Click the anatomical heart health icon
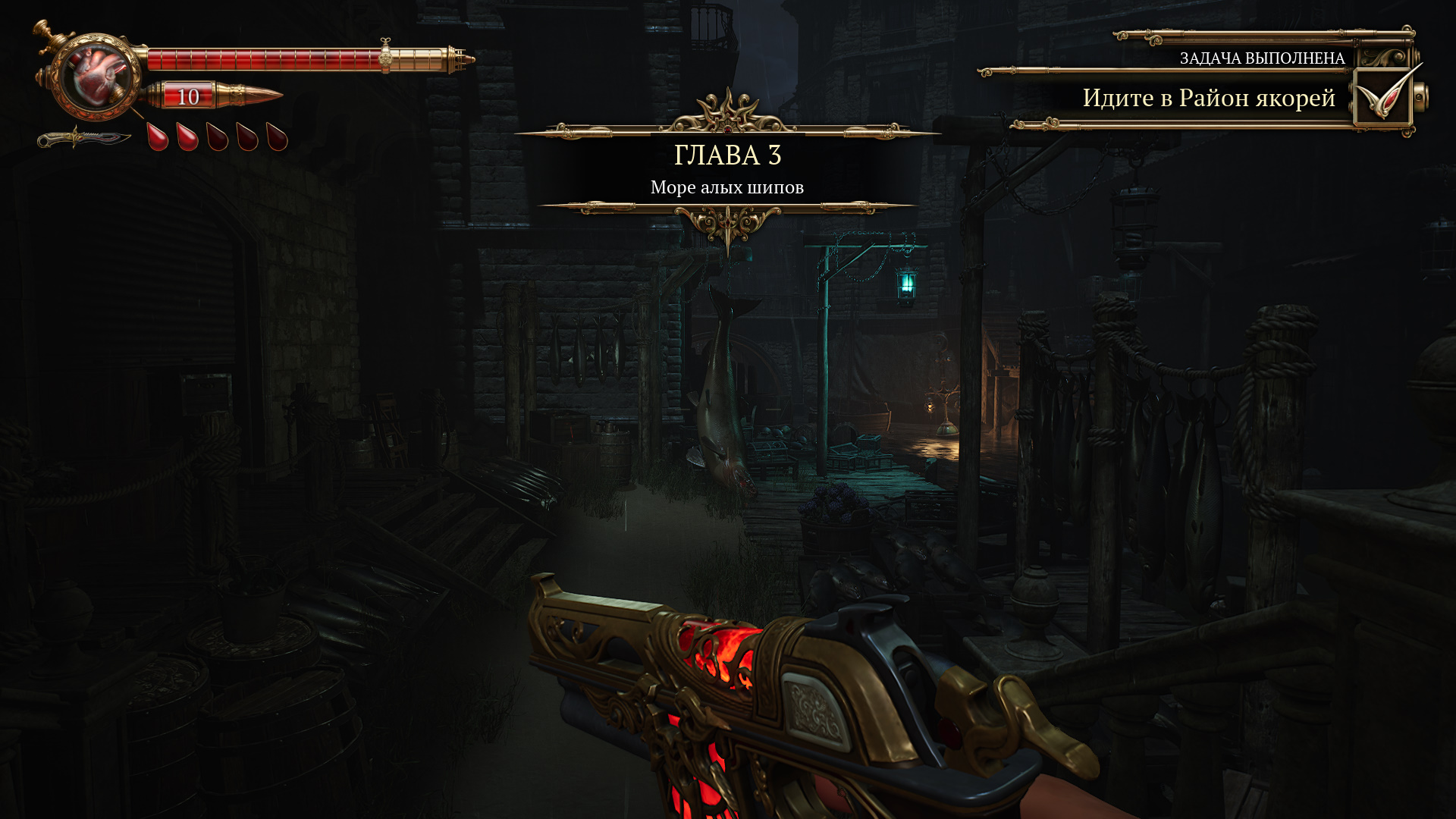The image size is (1456, 819). (97, 77)
